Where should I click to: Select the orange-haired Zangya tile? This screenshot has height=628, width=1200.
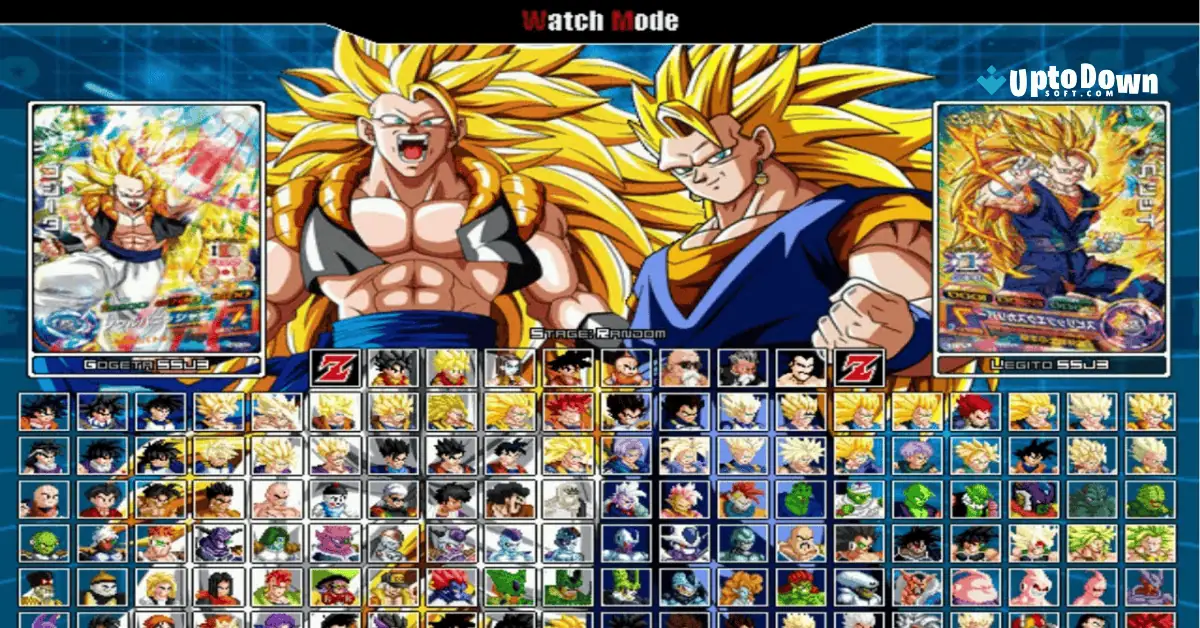[743, 586]
